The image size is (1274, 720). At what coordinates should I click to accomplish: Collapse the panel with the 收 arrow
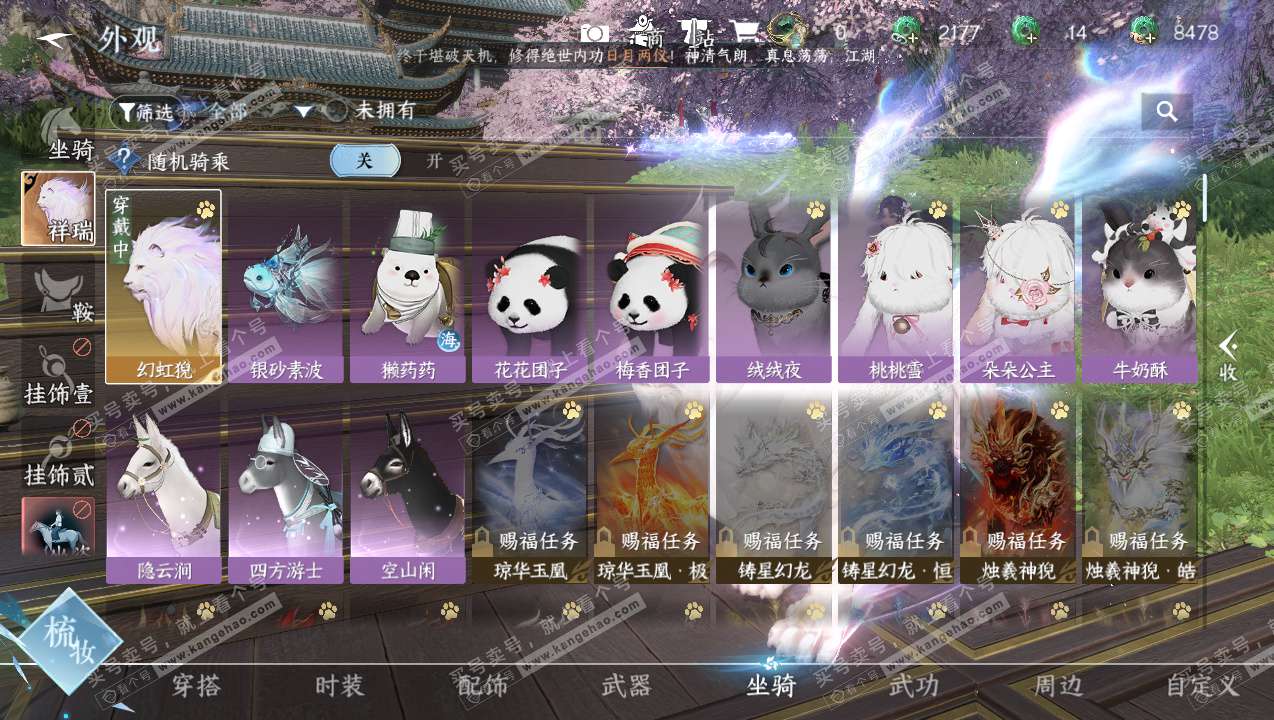(1229, 357)
